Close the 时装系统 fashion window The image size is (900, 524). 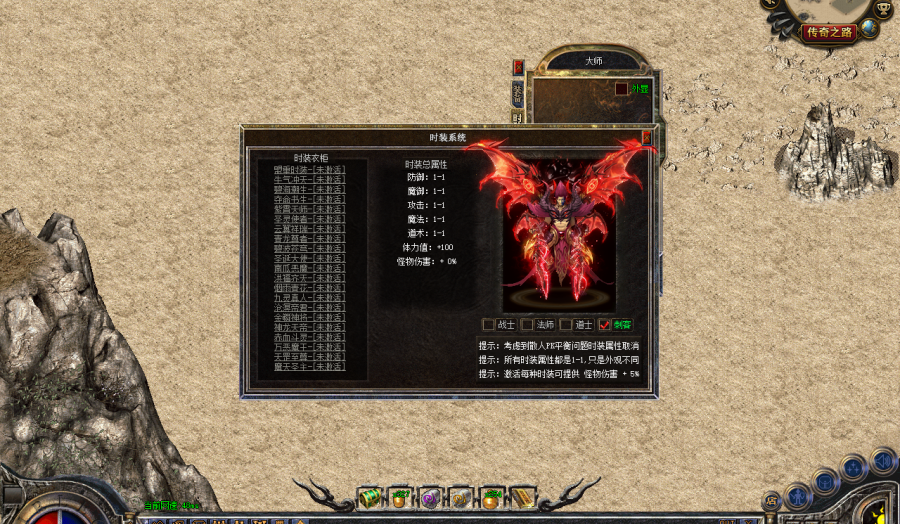(x=647, y=137)
